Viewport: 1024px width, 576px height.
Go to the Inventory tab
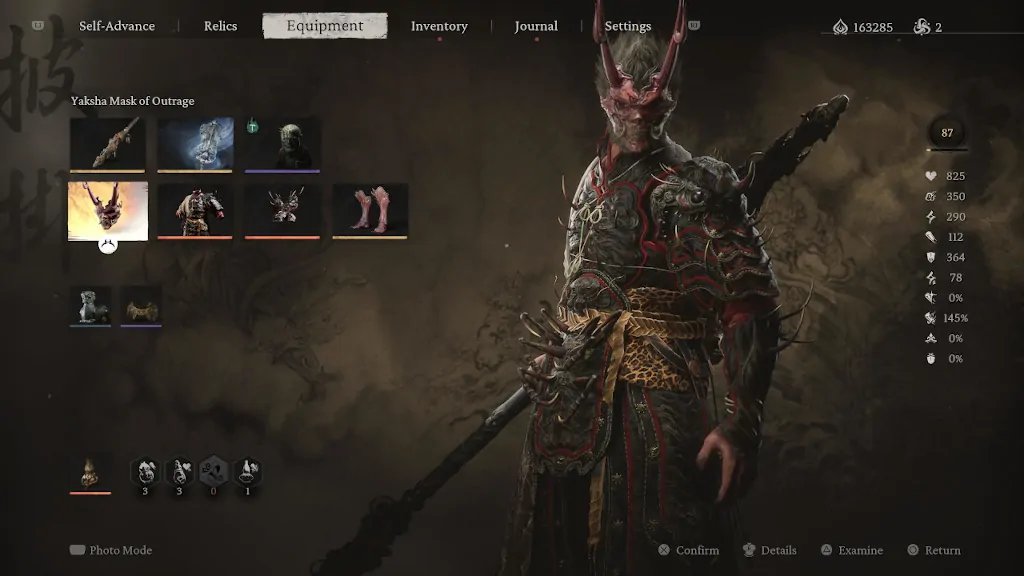439,26
